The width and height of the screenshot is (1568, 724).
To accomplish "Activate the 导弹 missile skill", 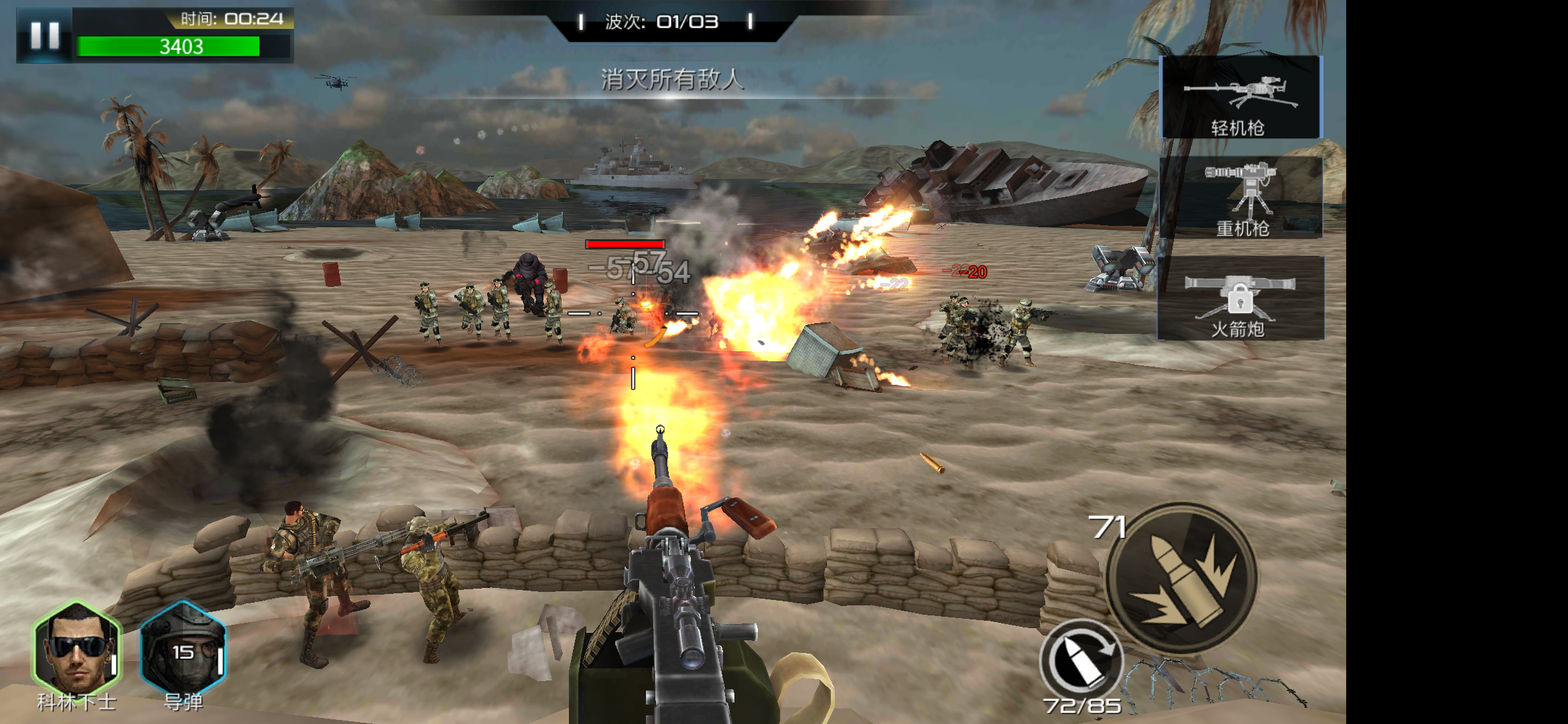I will (183, 648).
